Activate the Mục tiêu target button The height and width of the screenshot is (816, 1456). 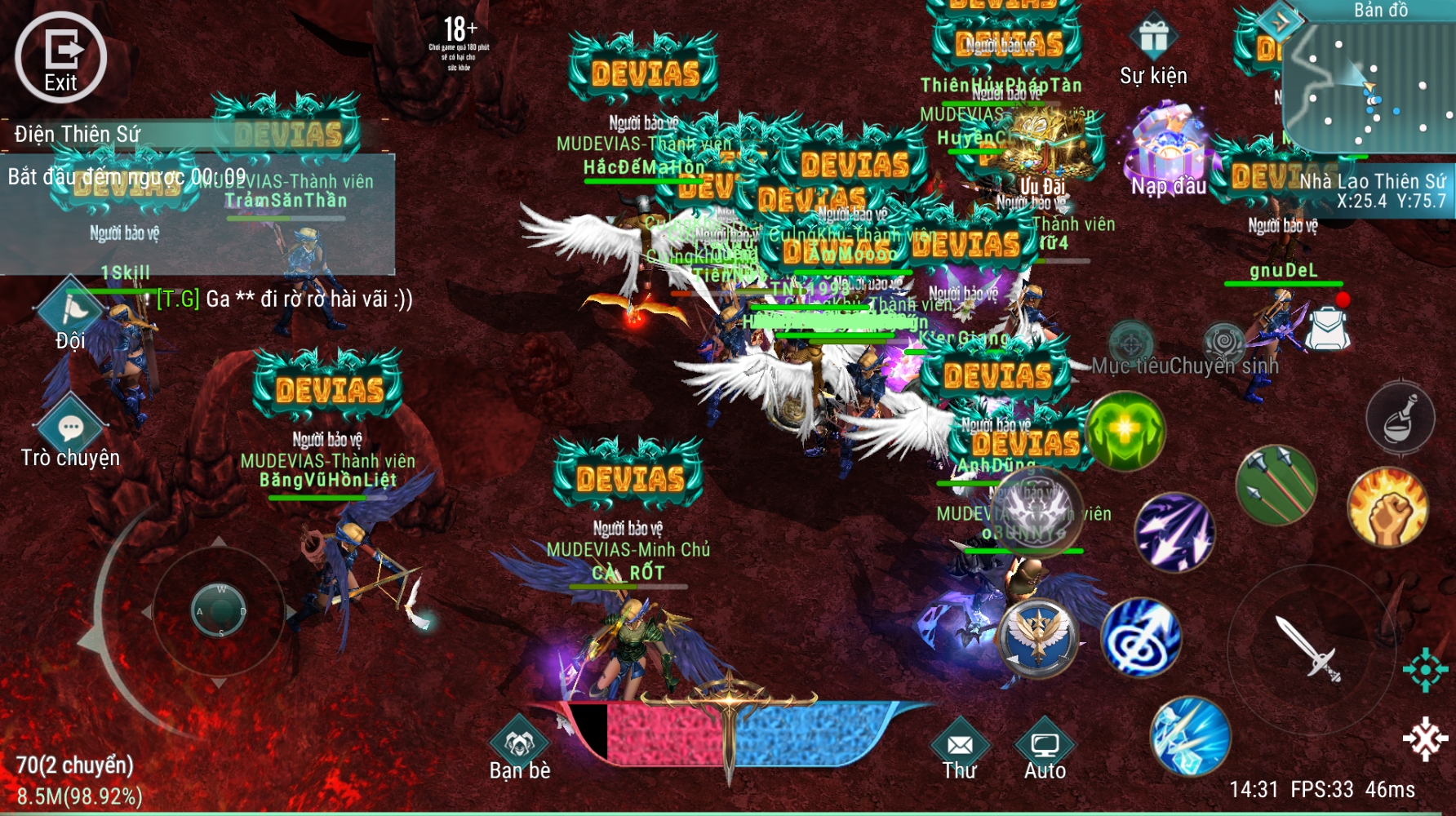(x=1131, y=342)
